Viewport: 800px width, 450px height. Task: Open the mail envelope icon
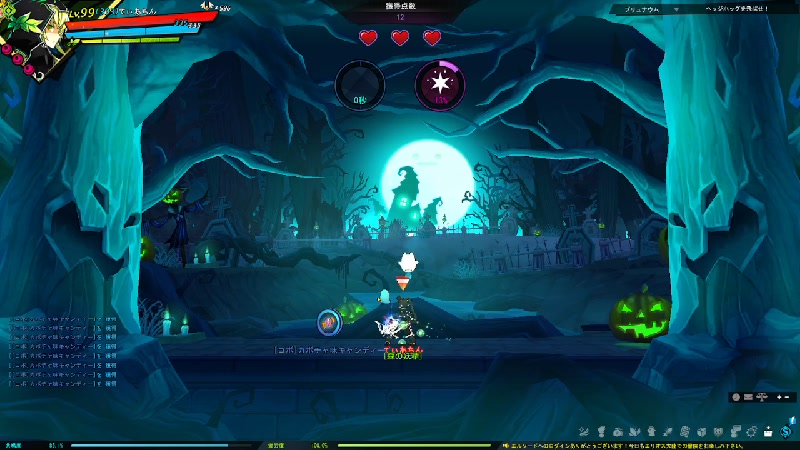coord(749,397)
